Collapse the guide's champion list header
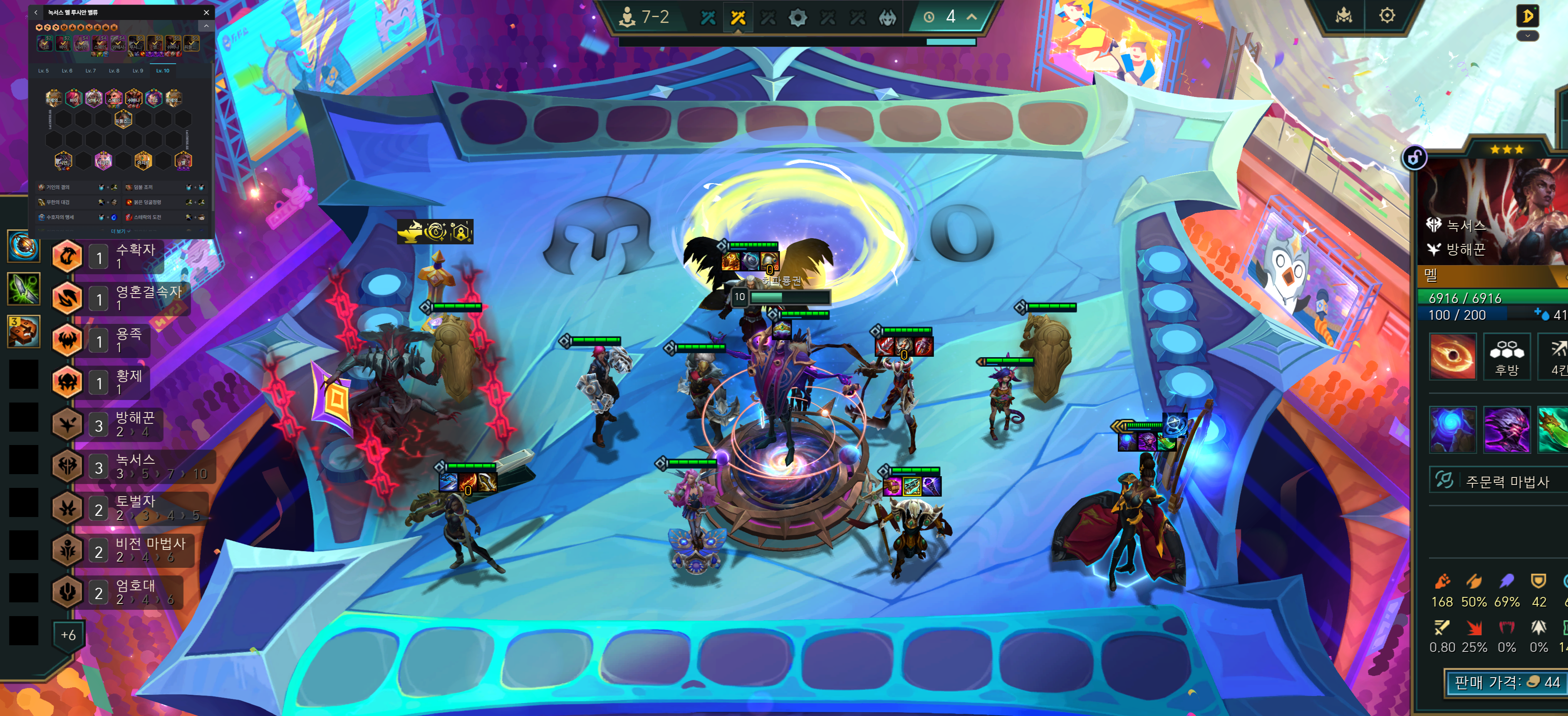 [x=206, y=26]
